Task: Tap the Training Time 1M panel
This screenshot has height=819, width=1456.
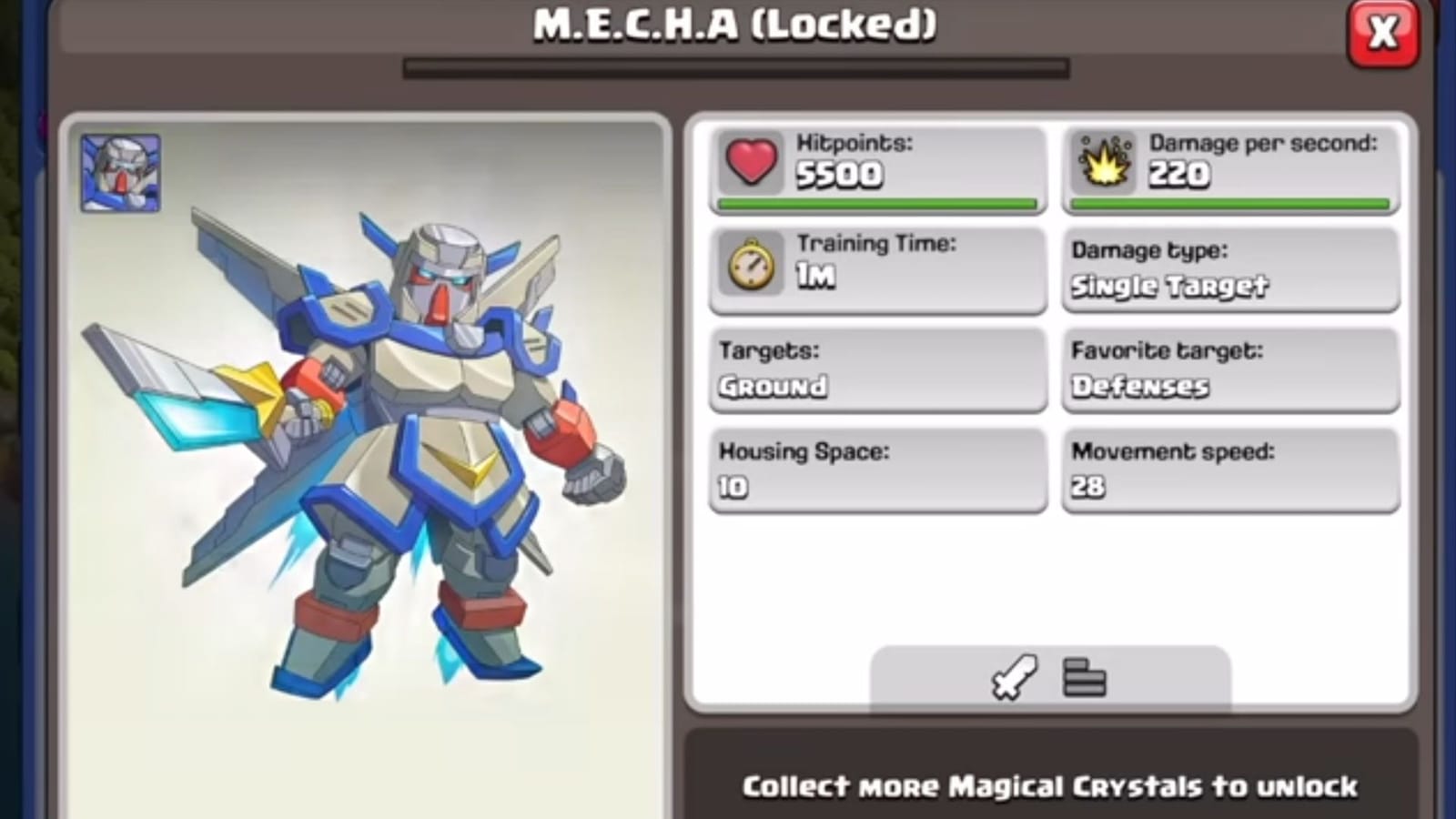Action: click(876, 270)
